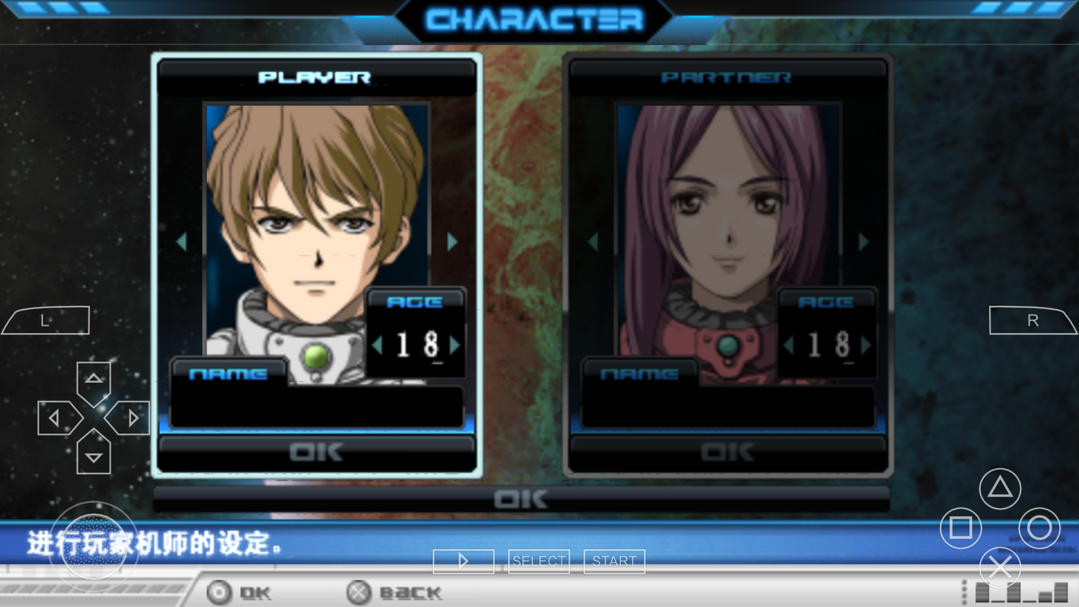Tap the emulator SELECT button

tap(539, 561)
